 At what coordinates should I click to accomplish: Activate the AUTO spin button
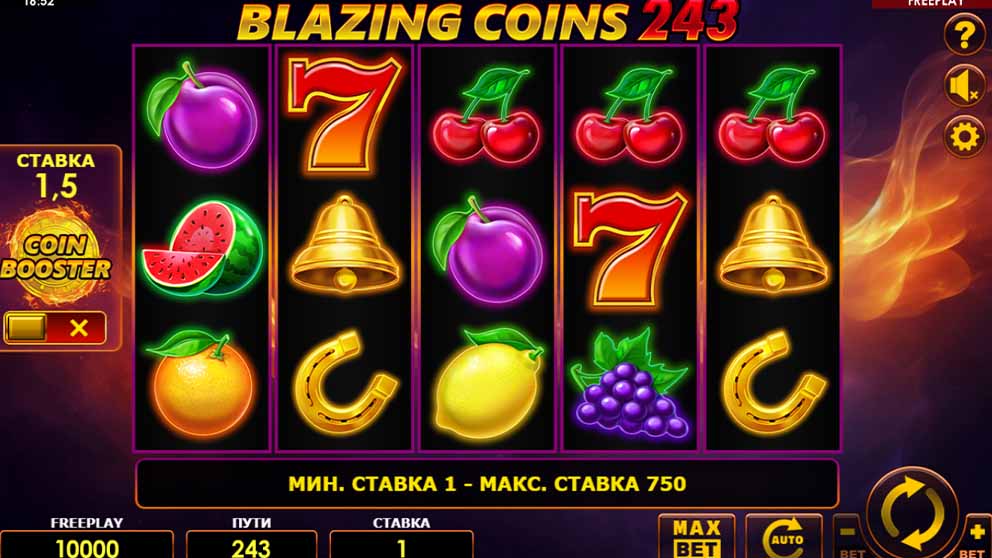tap(784, 538)
